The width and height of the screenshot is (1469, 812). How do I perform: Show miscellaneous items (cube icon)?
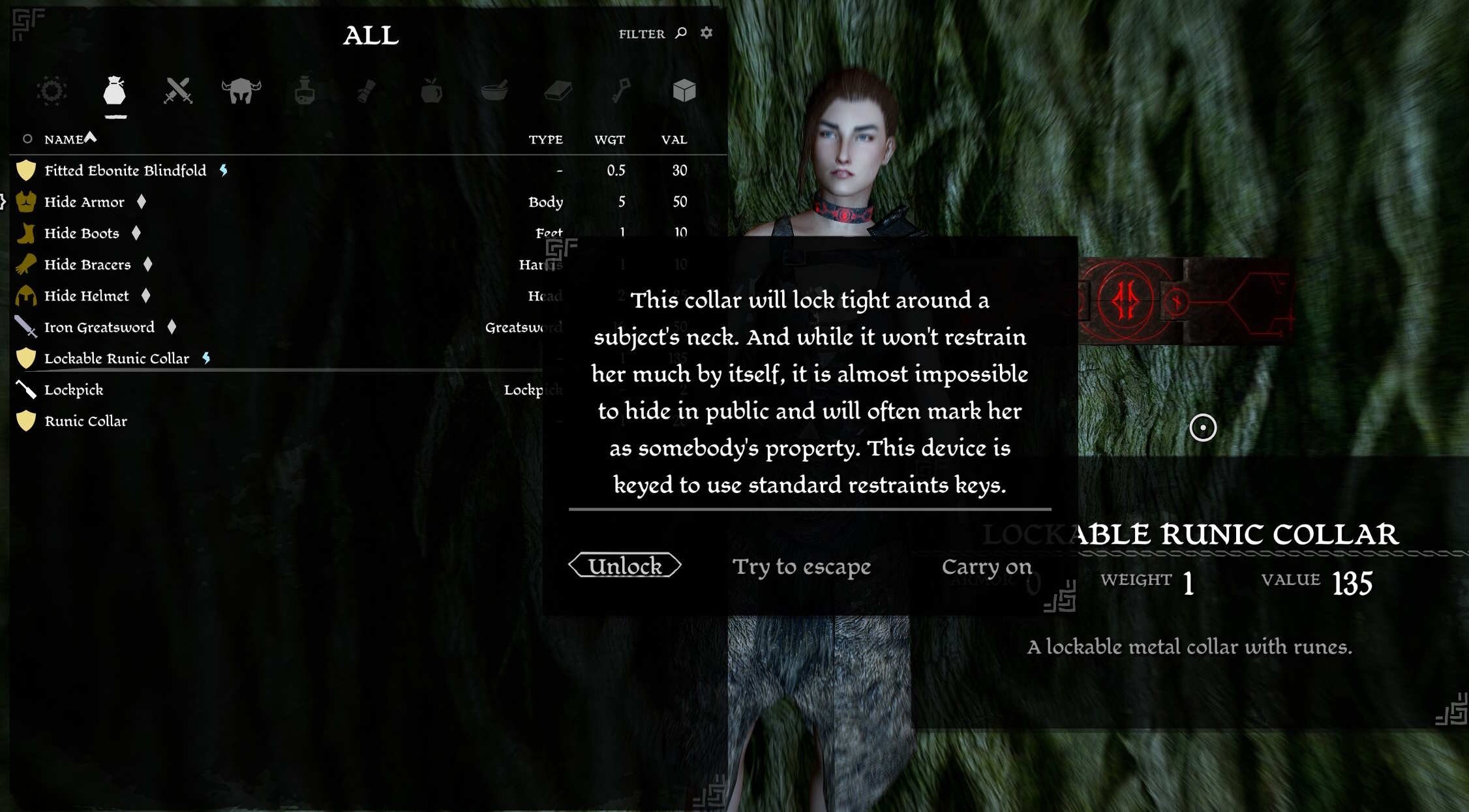point(684,91)
